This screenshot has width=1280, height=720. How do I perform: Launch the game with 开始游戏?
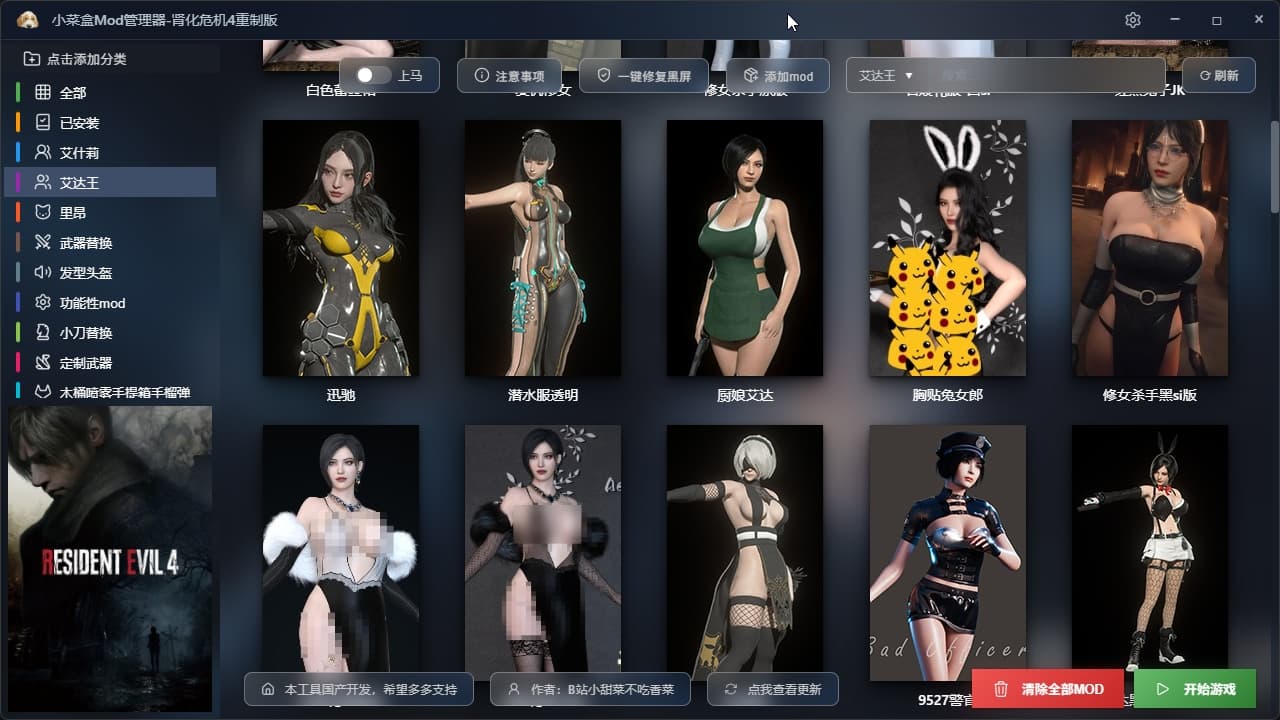point(1194,689)
